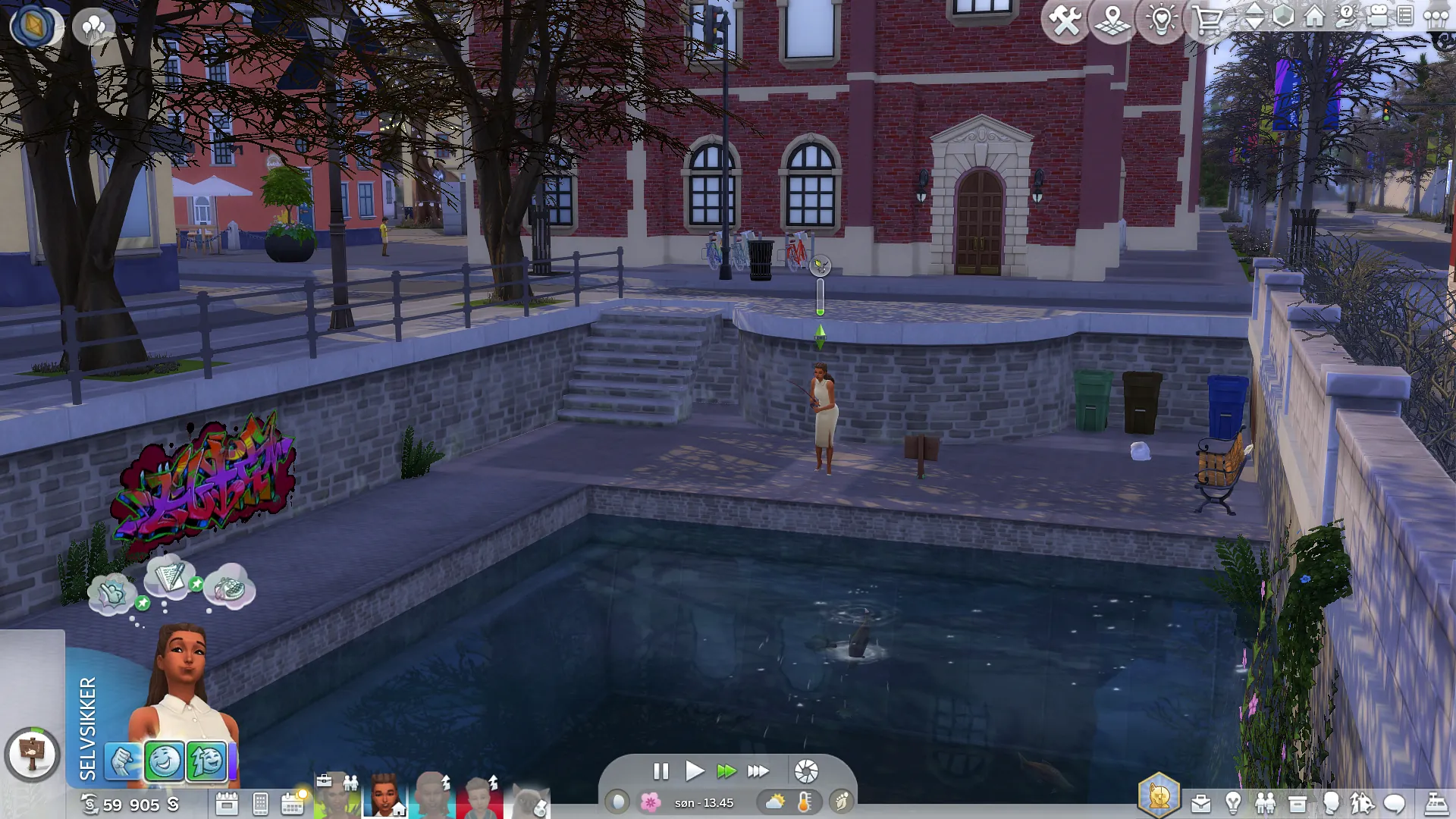
Task: Switch to fast-forward double speed
Action: pos(726,771)
